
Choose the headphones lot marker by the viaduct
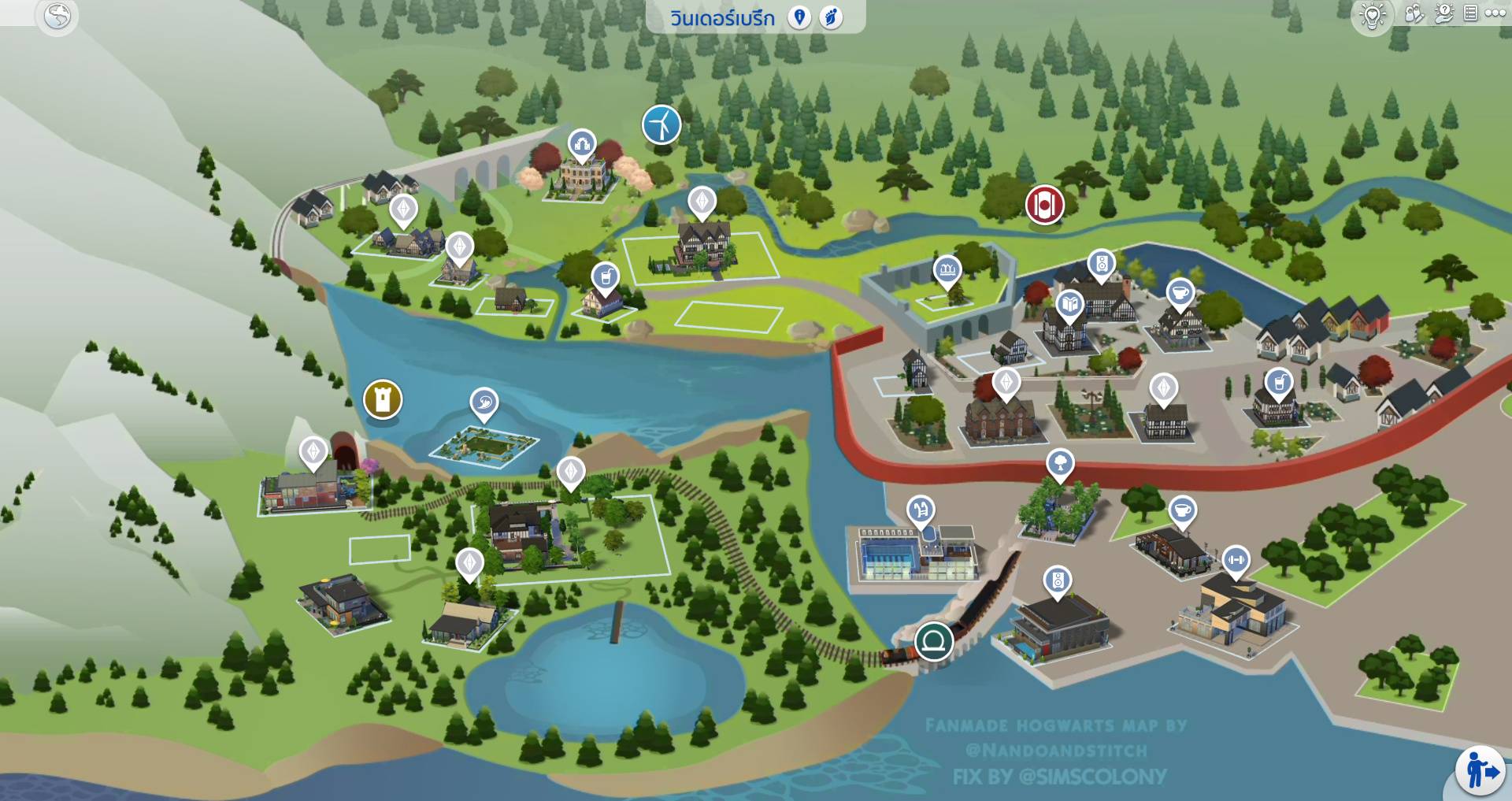tap(582, 144)
